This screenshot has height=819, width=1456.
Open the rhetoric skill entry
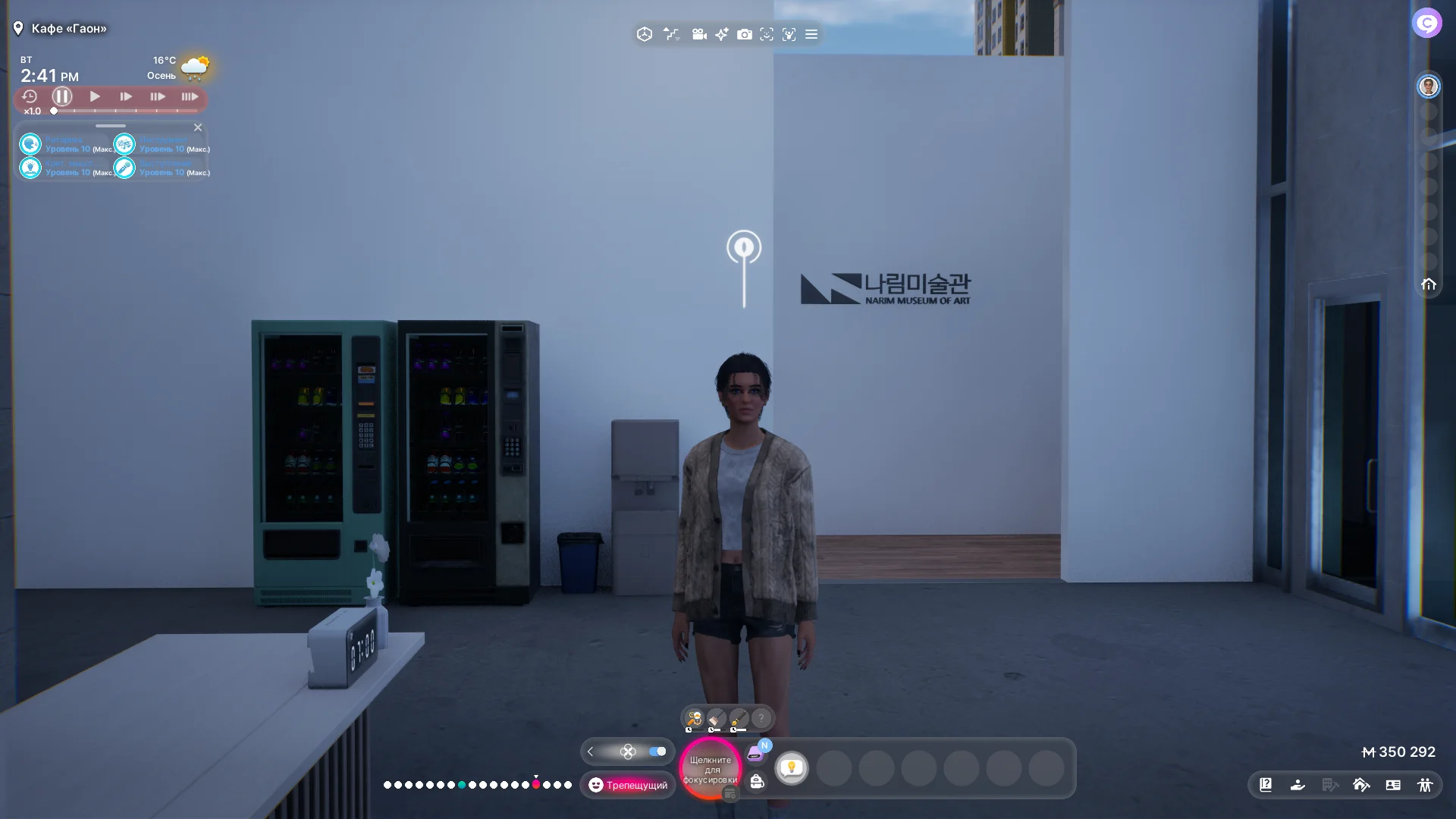coord(30,144)
